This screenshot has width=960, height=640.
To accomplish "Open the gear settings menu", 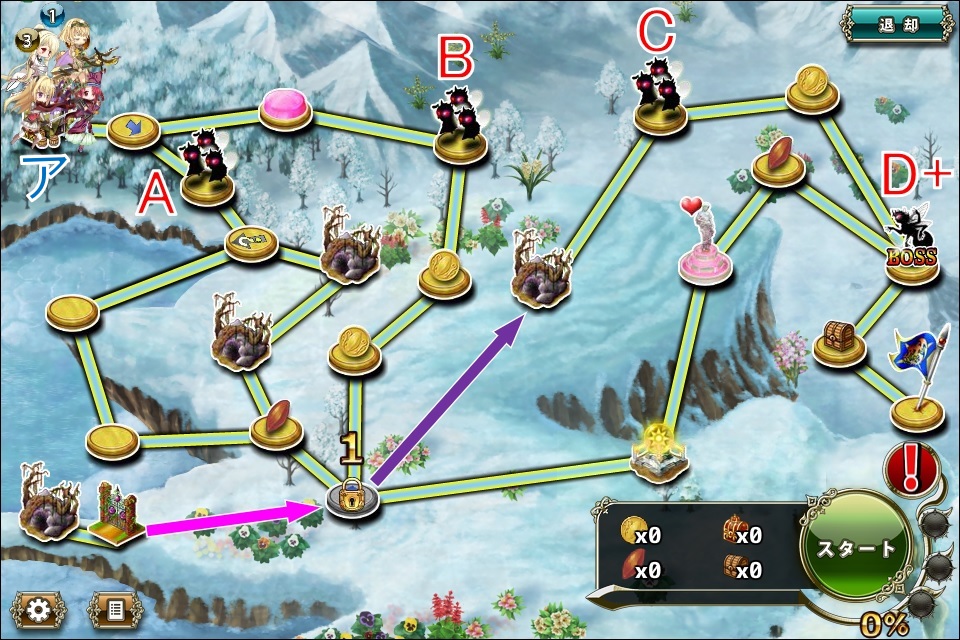I will point(39,609).
